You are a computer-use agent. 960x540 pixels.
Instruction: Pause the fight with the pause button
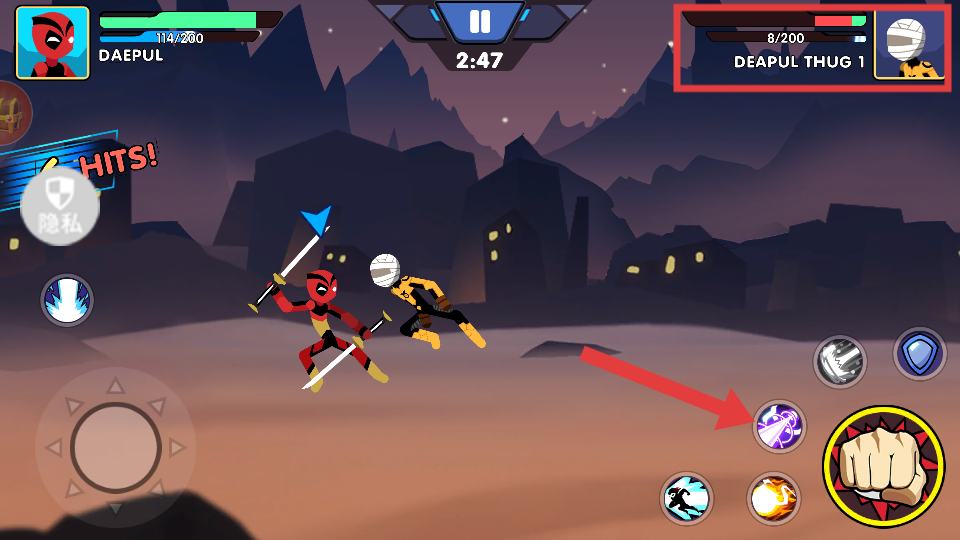(x=479, y=22)
